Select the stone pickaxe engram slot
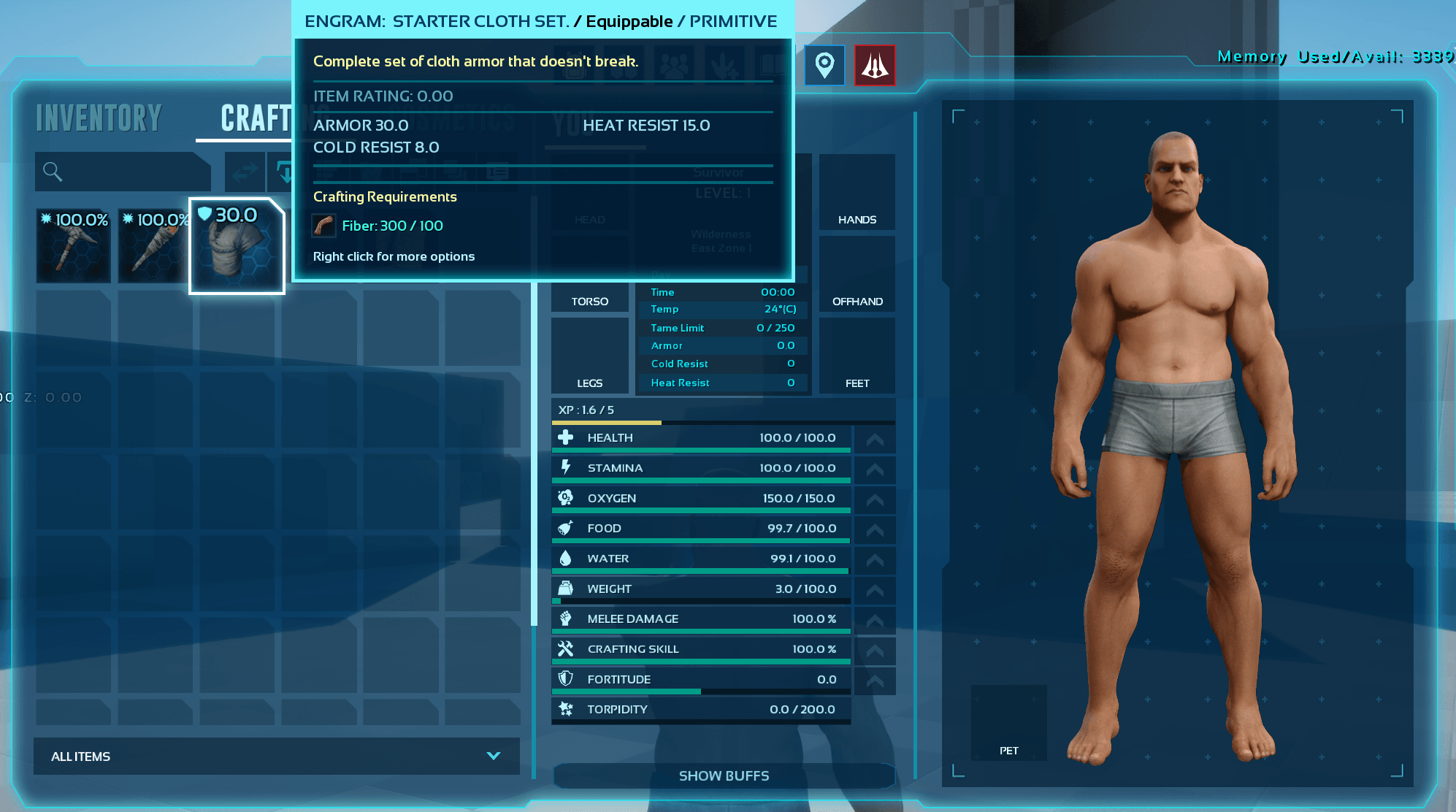Image resolution: width=1456 pixels, height=812 pixels. point(74,245)
